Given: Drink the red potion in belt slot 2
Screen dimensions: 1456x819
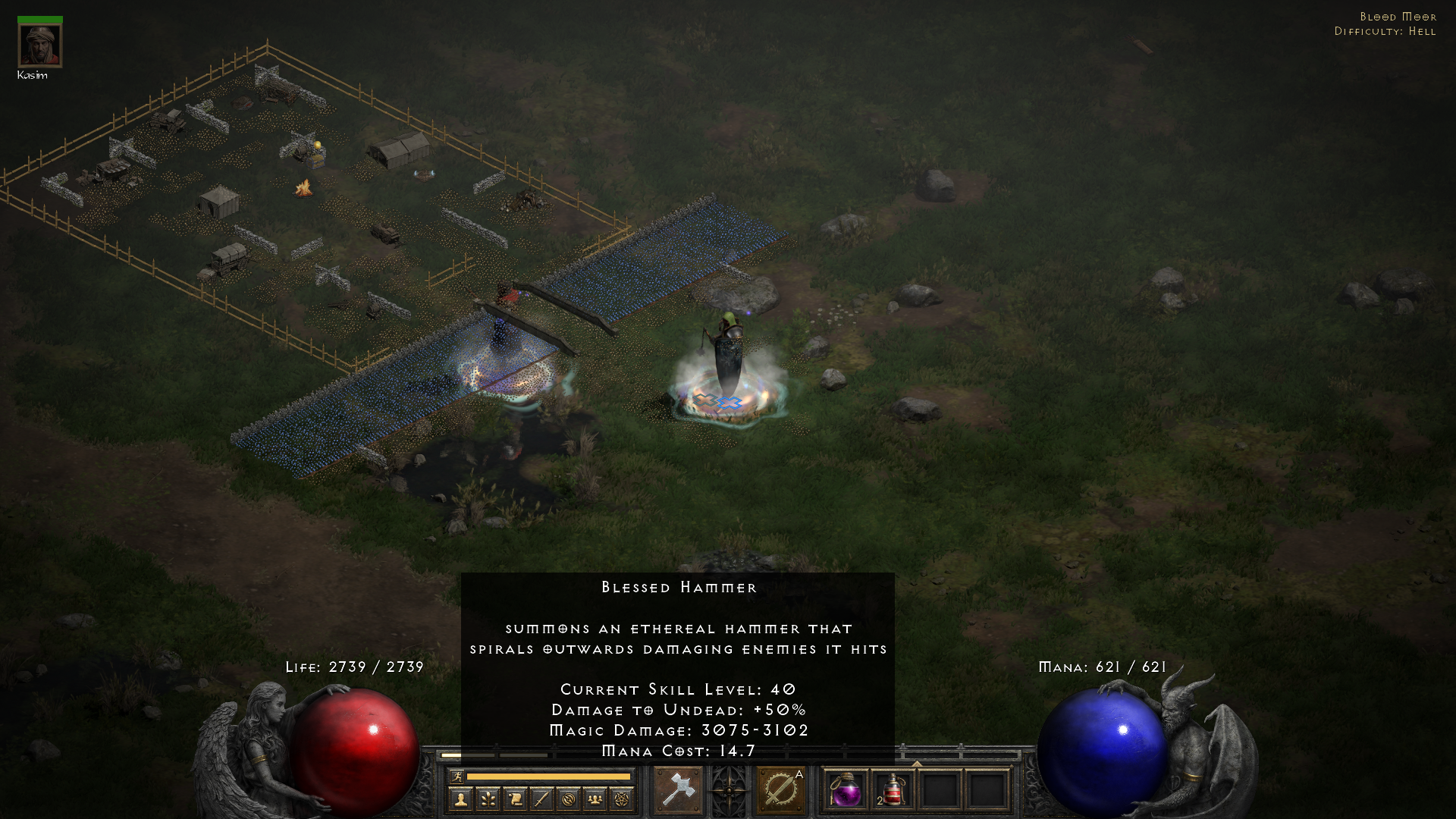Looking at the screenshot, I should coord(893,790).
